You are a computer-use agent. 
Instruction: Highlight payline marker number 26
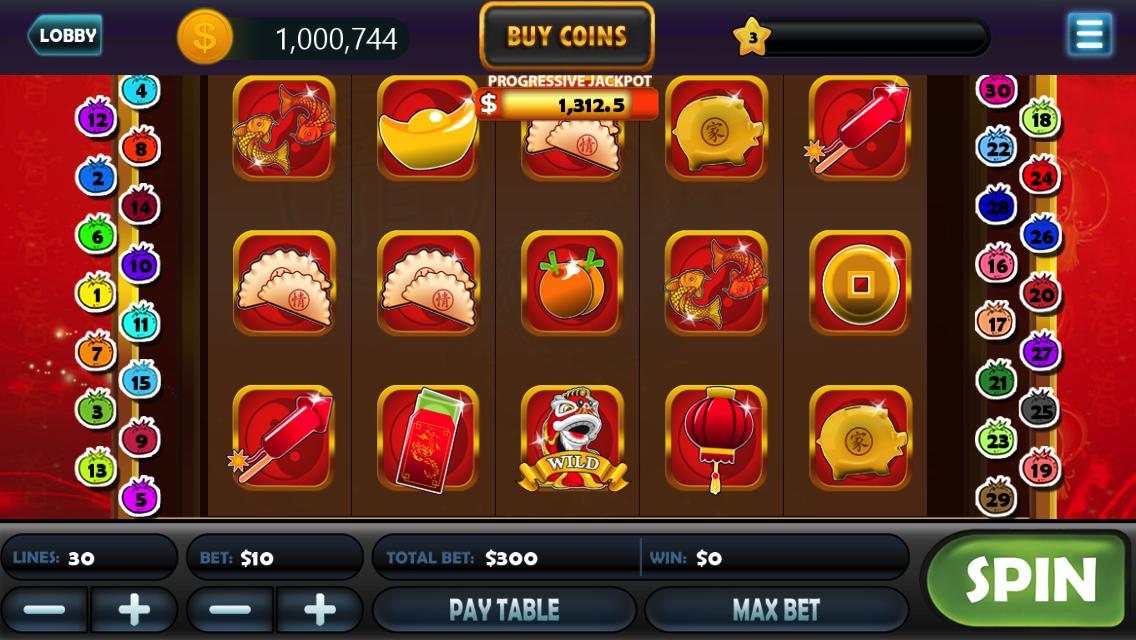[1040, 237]
